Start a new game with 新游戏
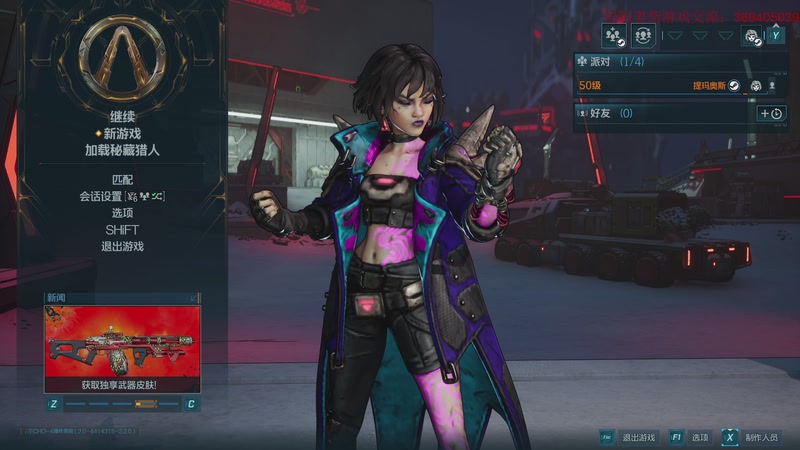Image resolution: width=800 pixels, height=450 pixels. [x=123, y=133]
